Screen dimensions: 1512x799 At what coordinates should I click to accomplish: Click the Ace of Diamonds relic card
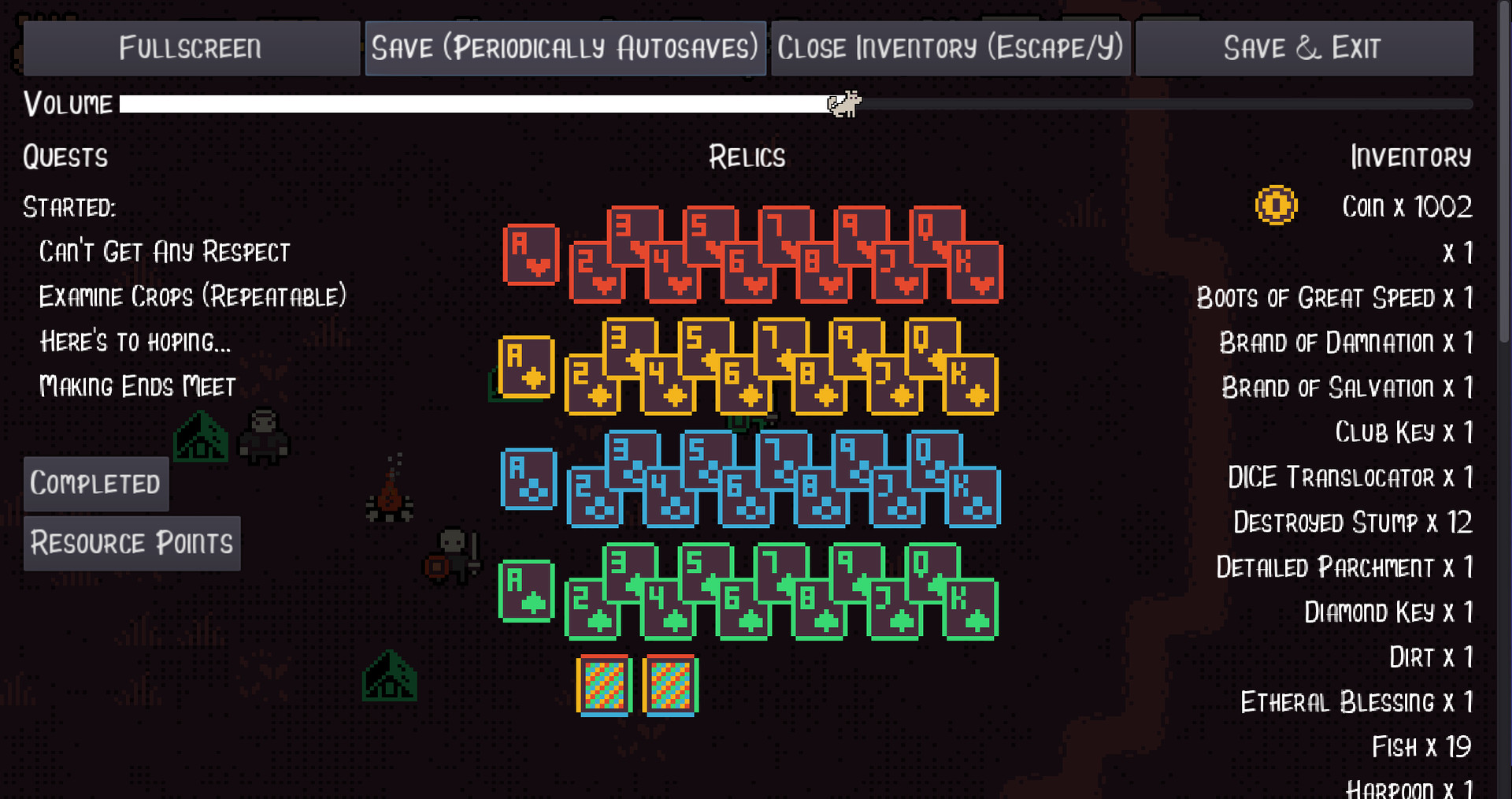click(528, 368)
